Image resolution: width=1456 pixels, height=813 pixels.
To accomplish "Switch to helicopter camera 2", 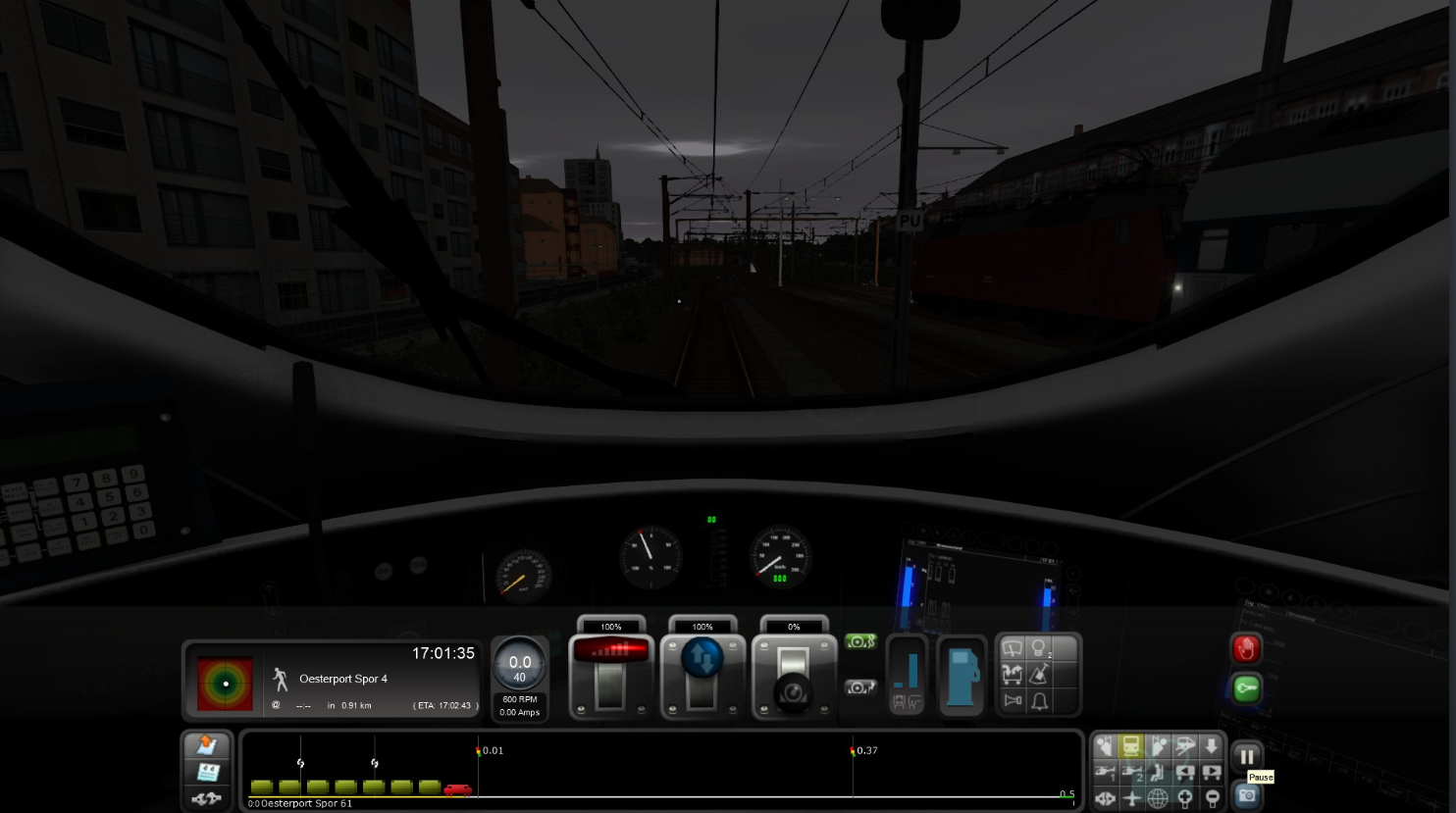I will tap(1132, 773).
